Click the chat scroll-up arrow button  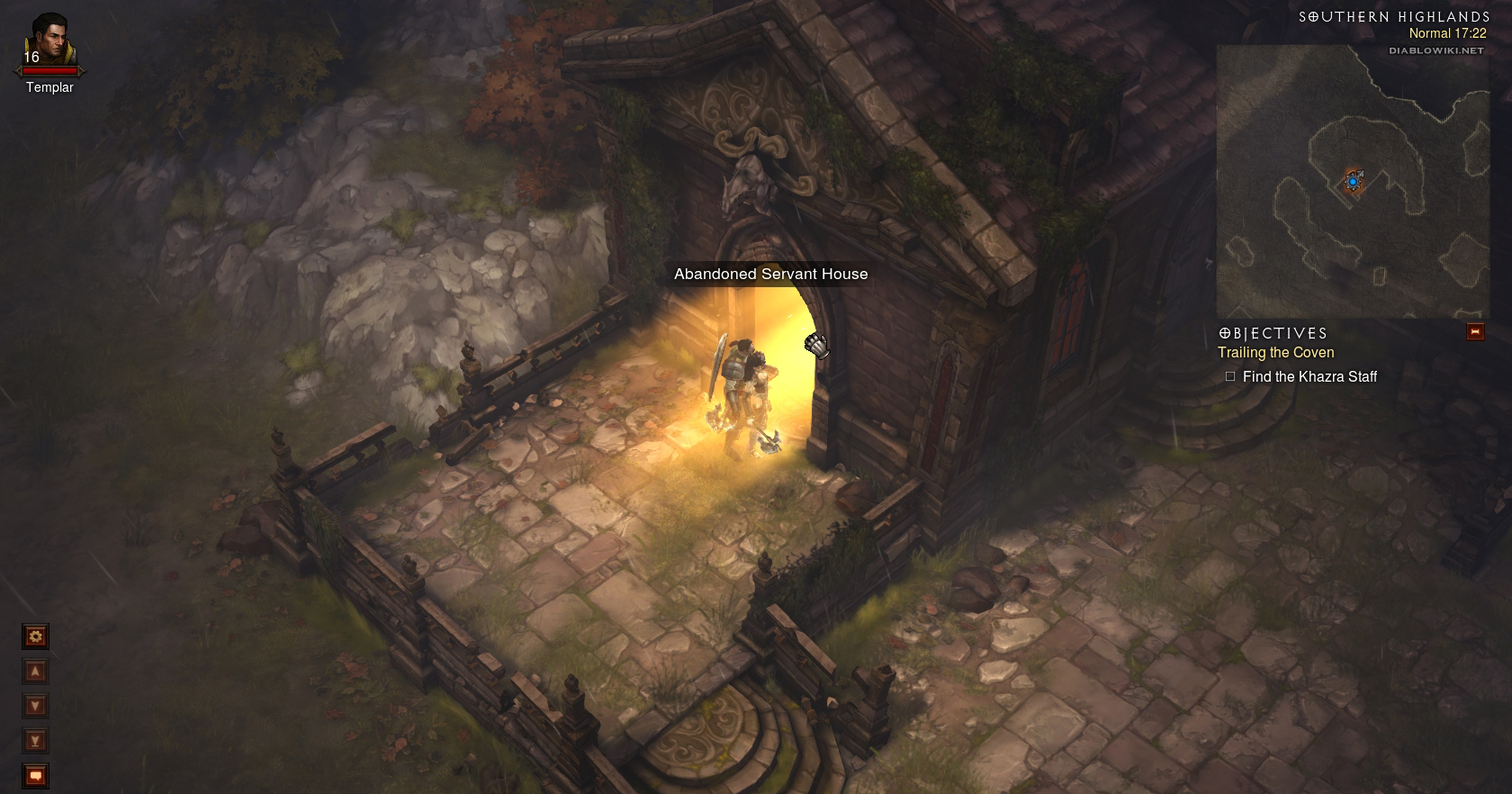[x=35, y=672]
